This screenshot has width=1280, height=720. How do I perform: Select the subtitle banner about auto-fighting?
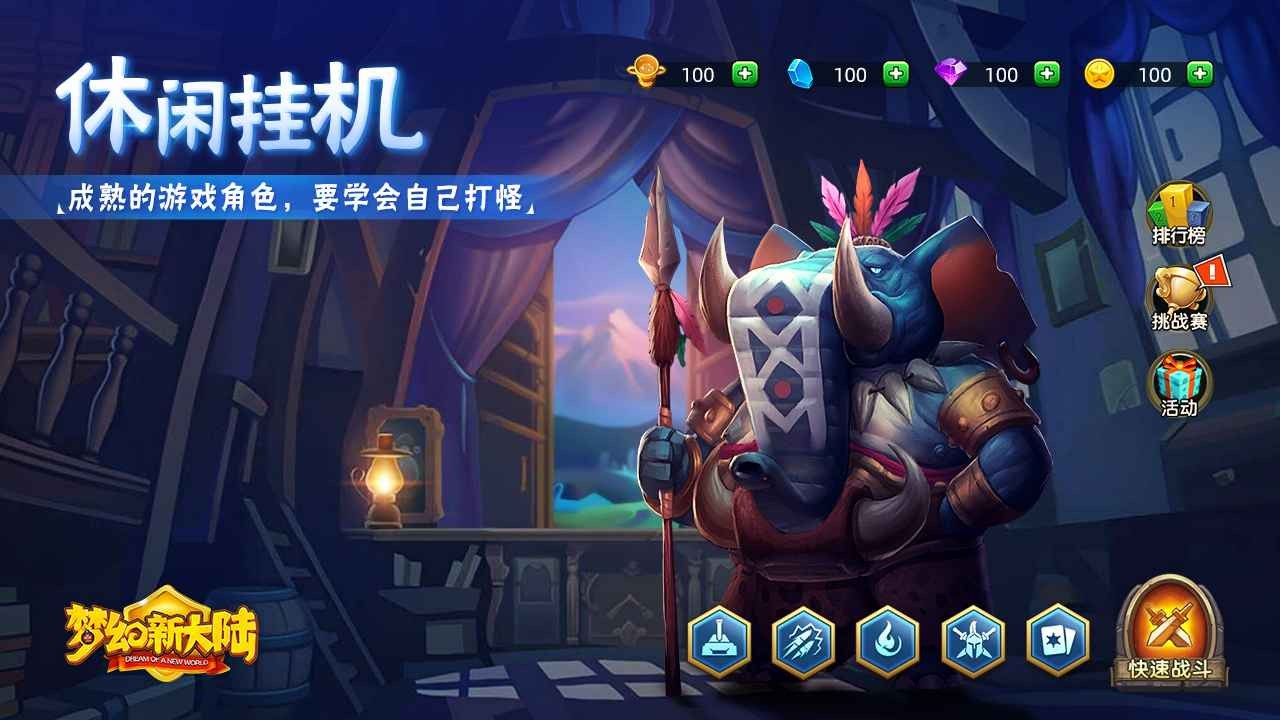click(x=300, y=196)
